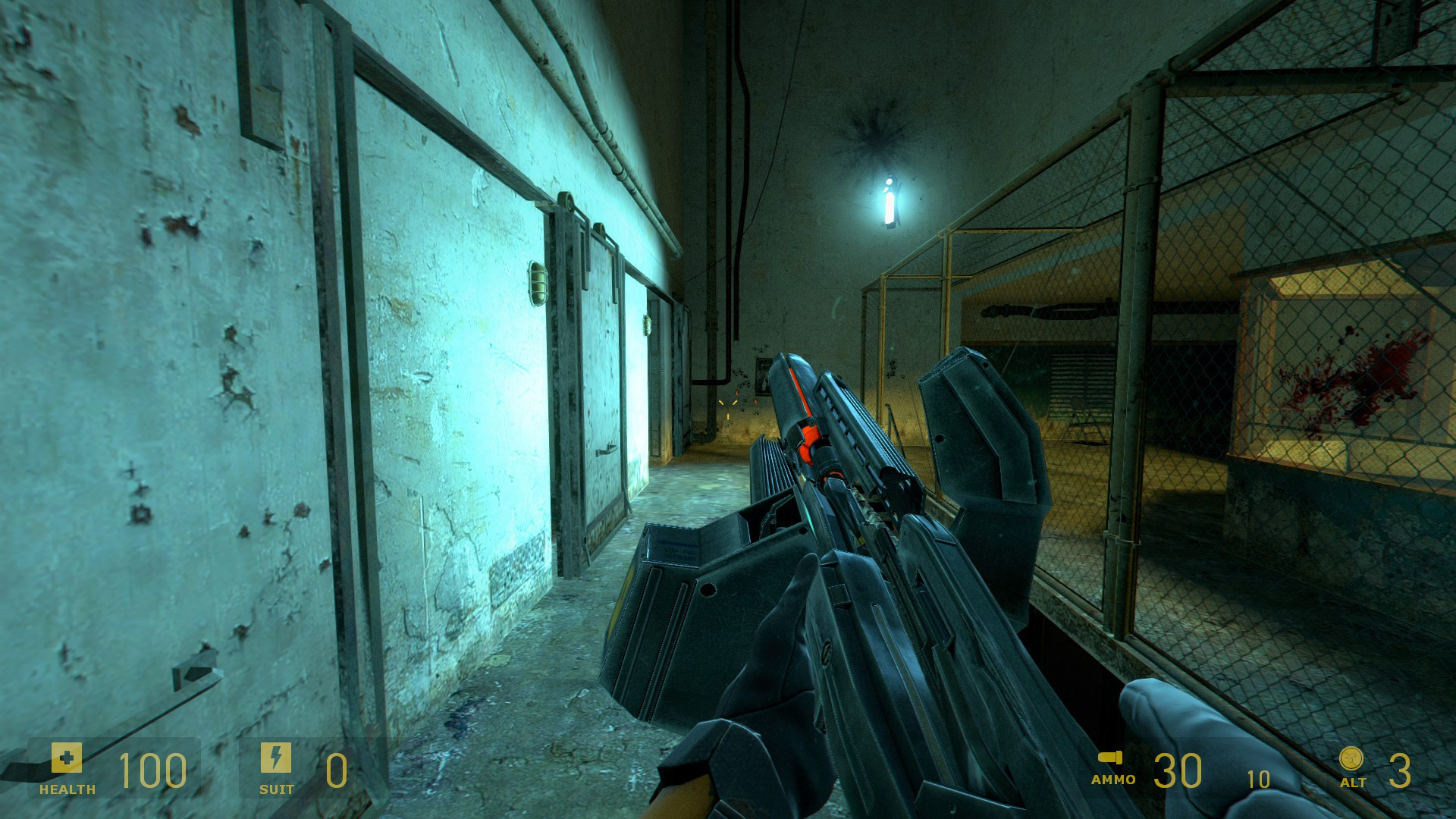Click the hanging fluorescent work light
The image size is (1456, 819).
[887, 201]
